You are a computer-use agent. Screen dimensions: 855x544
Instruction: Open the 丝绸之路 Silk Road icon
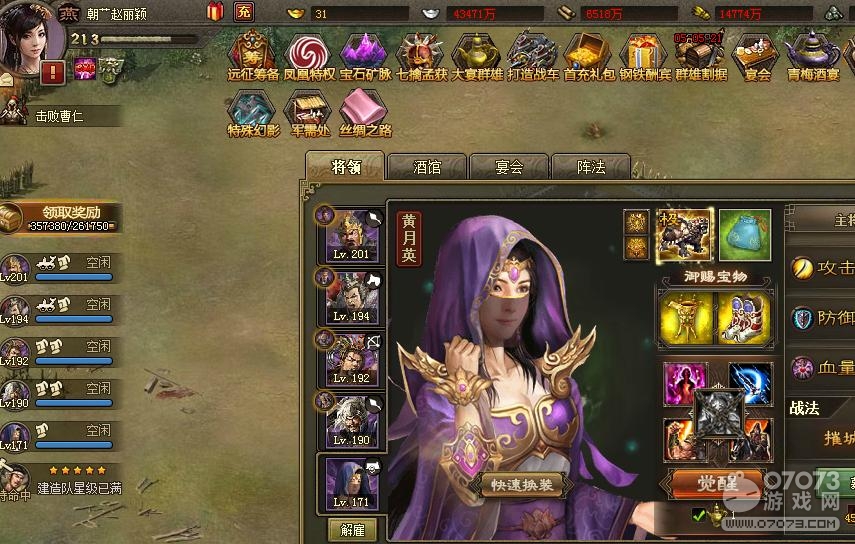[365, 113]
